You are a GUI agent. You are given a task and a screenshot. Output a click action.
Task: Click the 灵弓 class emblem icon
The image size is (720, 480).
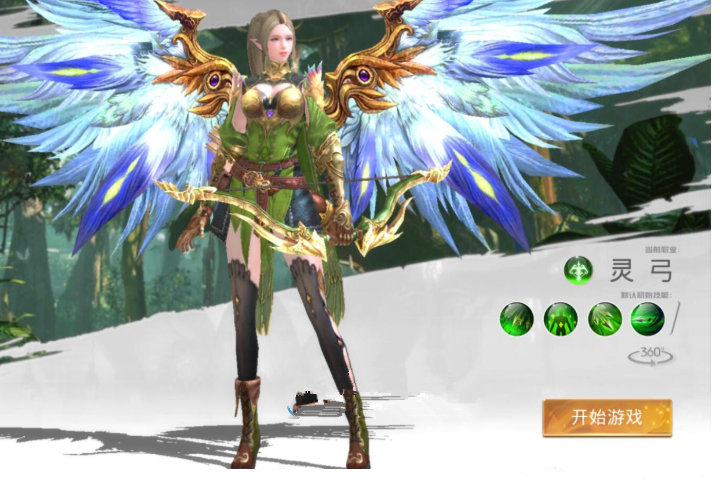[577, 270]
